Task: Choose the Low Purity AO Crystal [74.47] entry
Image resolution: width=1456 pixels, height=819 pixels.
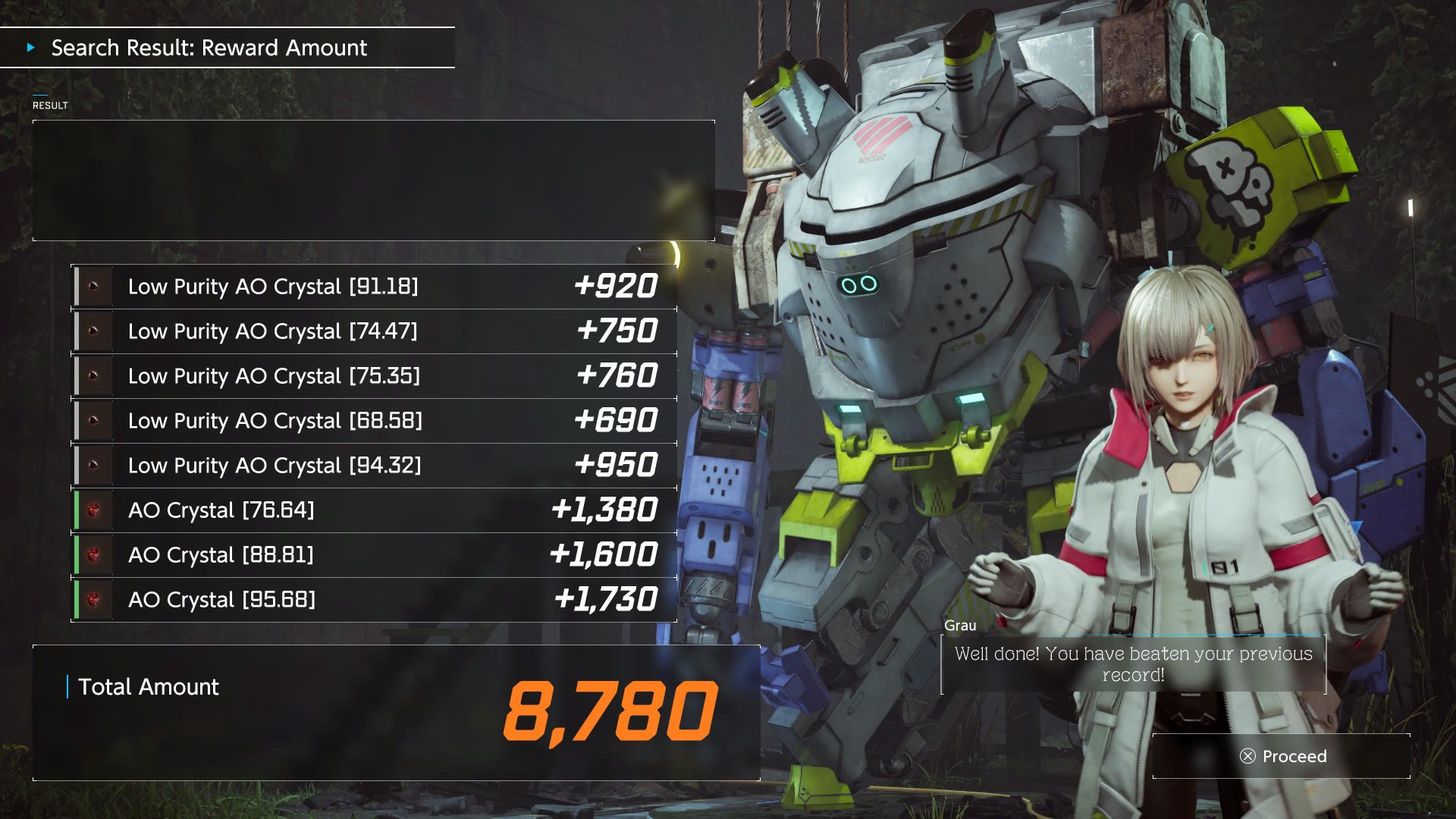Action: [375, 331]
